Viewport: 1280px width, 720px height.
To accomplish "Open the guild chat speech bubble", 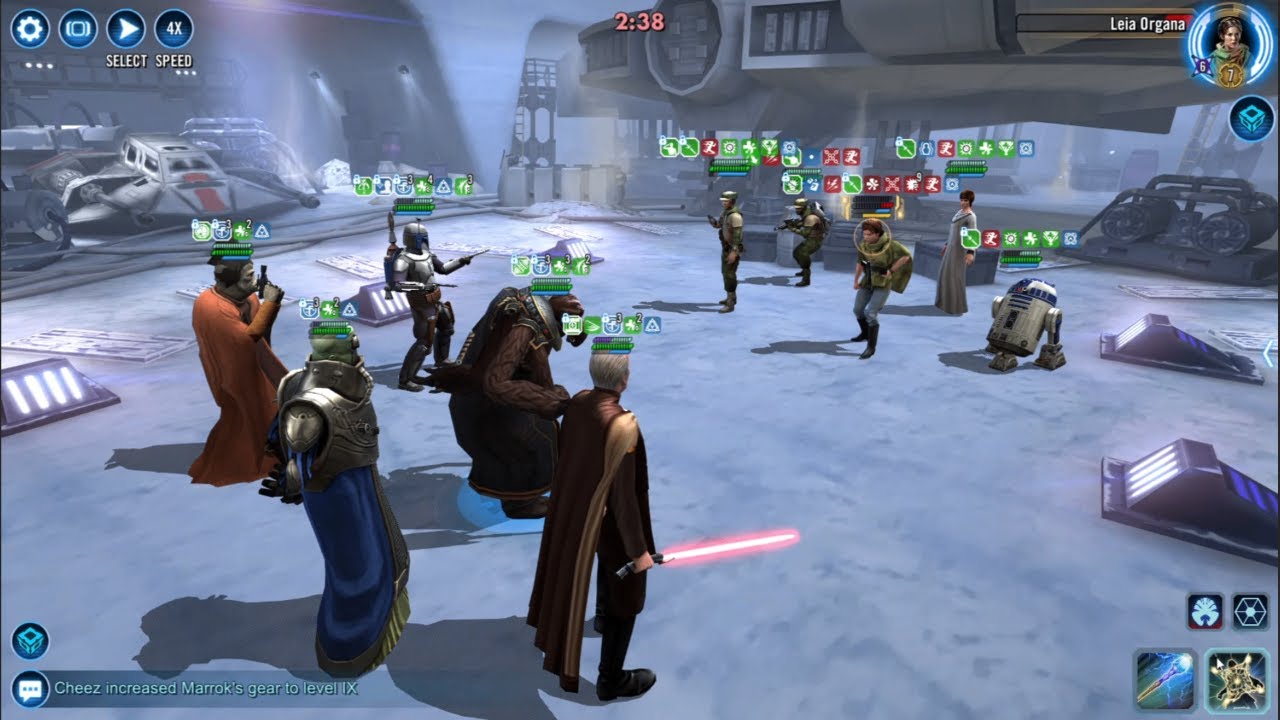I will pos(30,688).
